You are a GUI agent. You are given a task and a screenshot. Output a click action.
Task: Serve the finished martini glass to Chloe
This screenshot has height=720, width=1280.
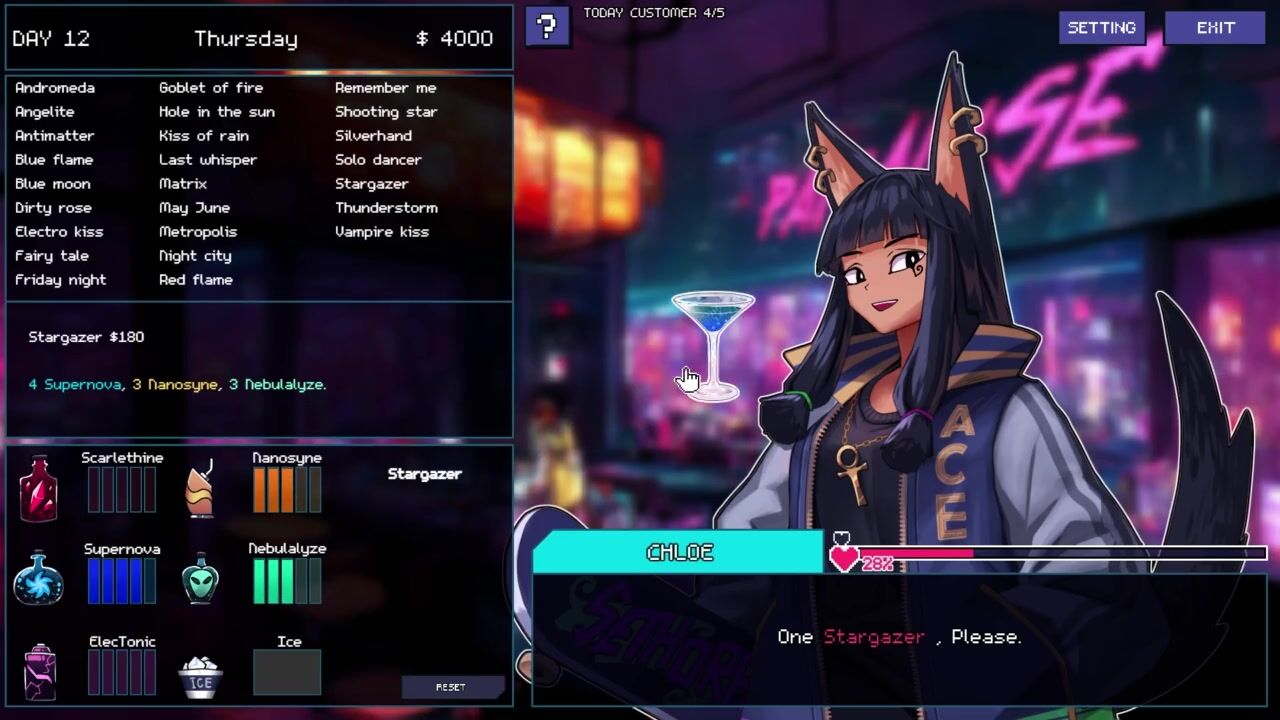pos(713,343)
